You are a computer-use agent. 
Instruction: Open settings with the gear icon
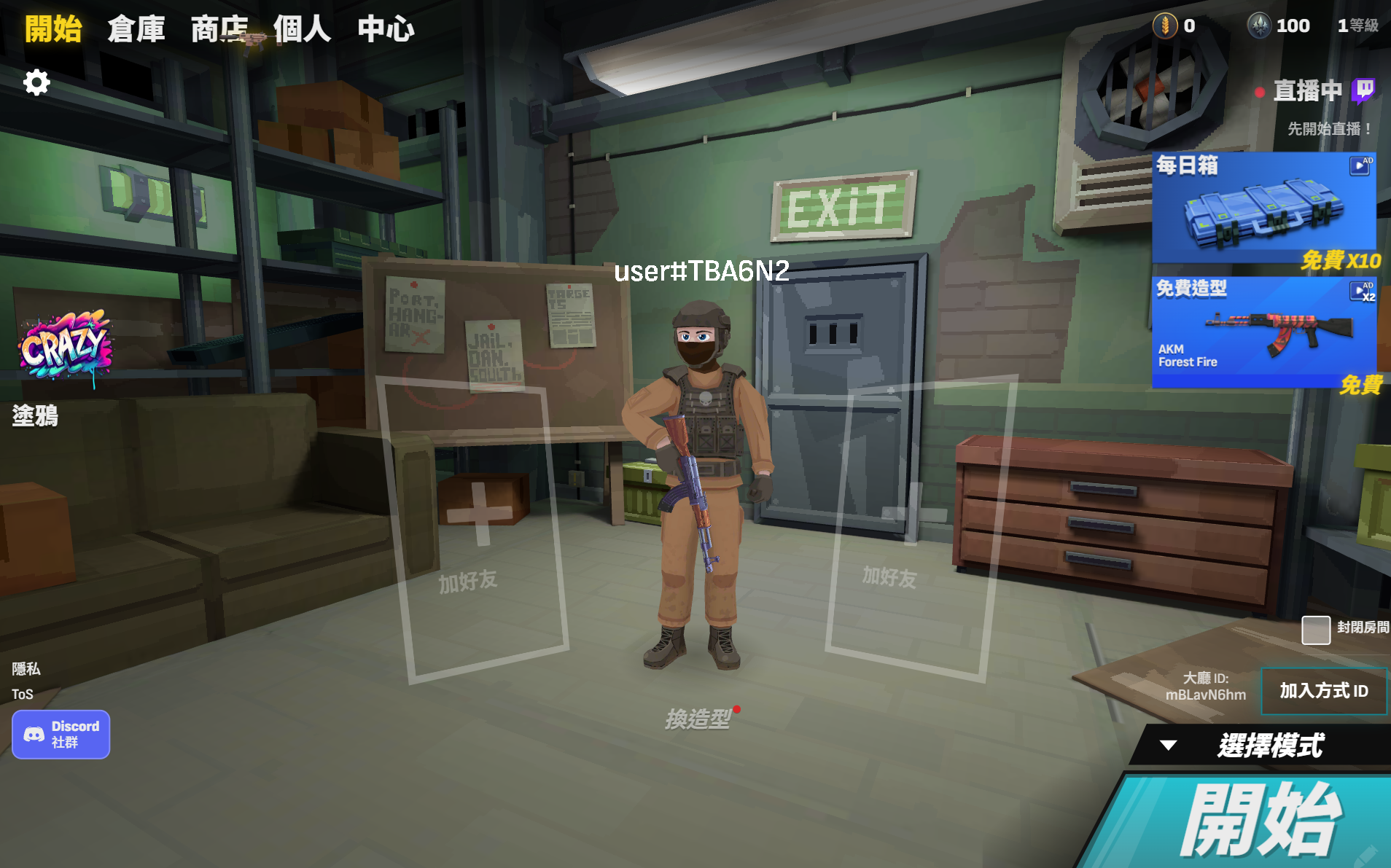tap(36, 82)
